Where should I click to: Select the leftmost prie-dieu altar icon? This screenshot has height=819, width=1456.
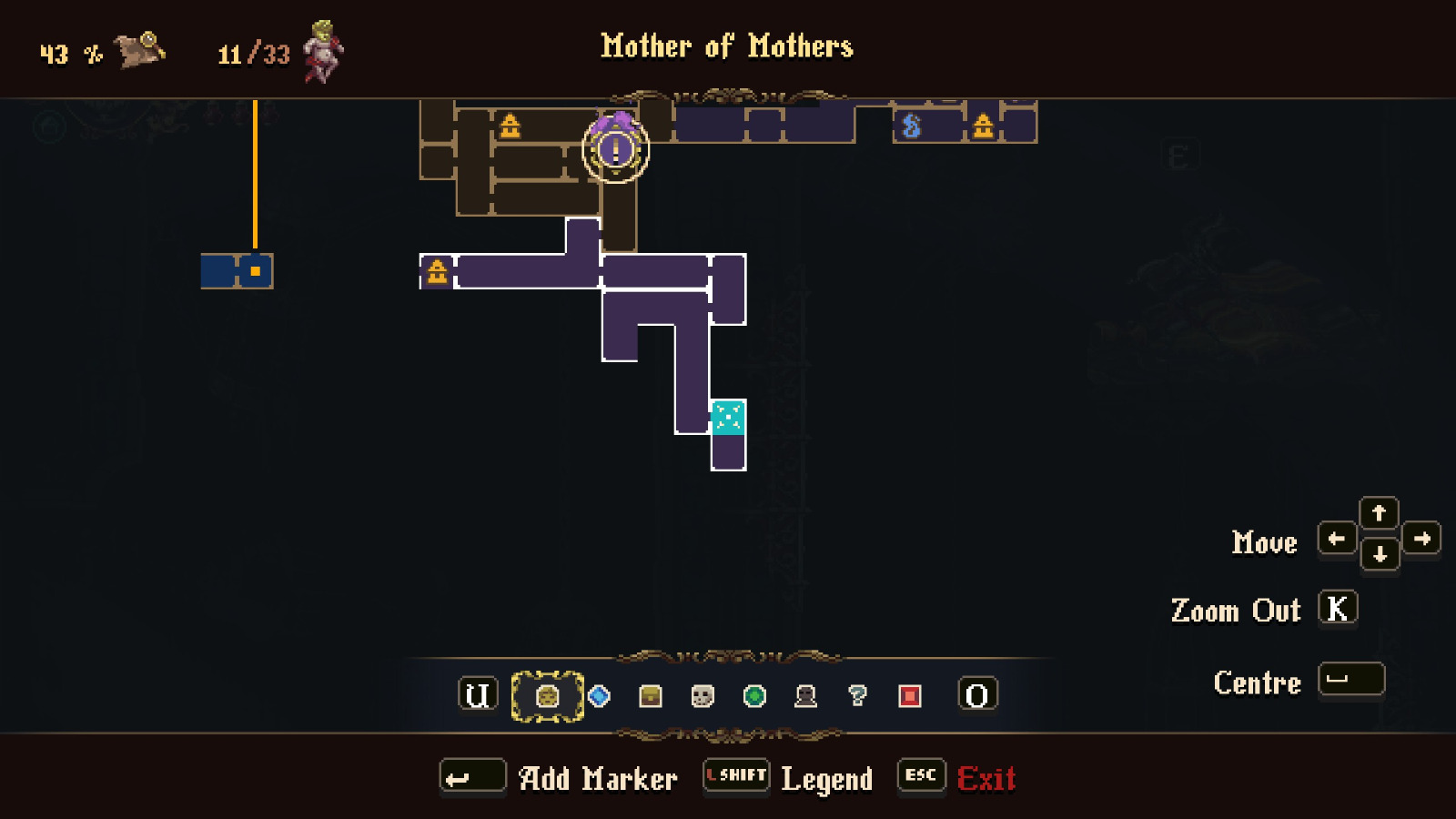tap(436, 270)
